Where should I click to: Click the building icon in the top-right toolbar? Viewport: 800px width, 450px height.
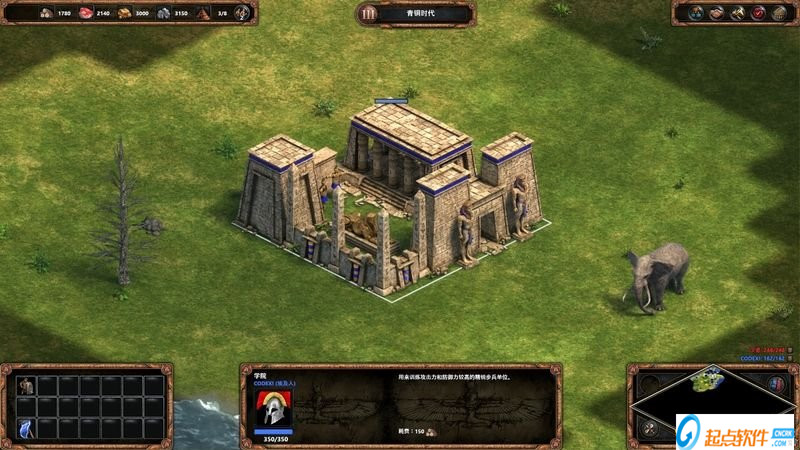(x=778, y=13)
